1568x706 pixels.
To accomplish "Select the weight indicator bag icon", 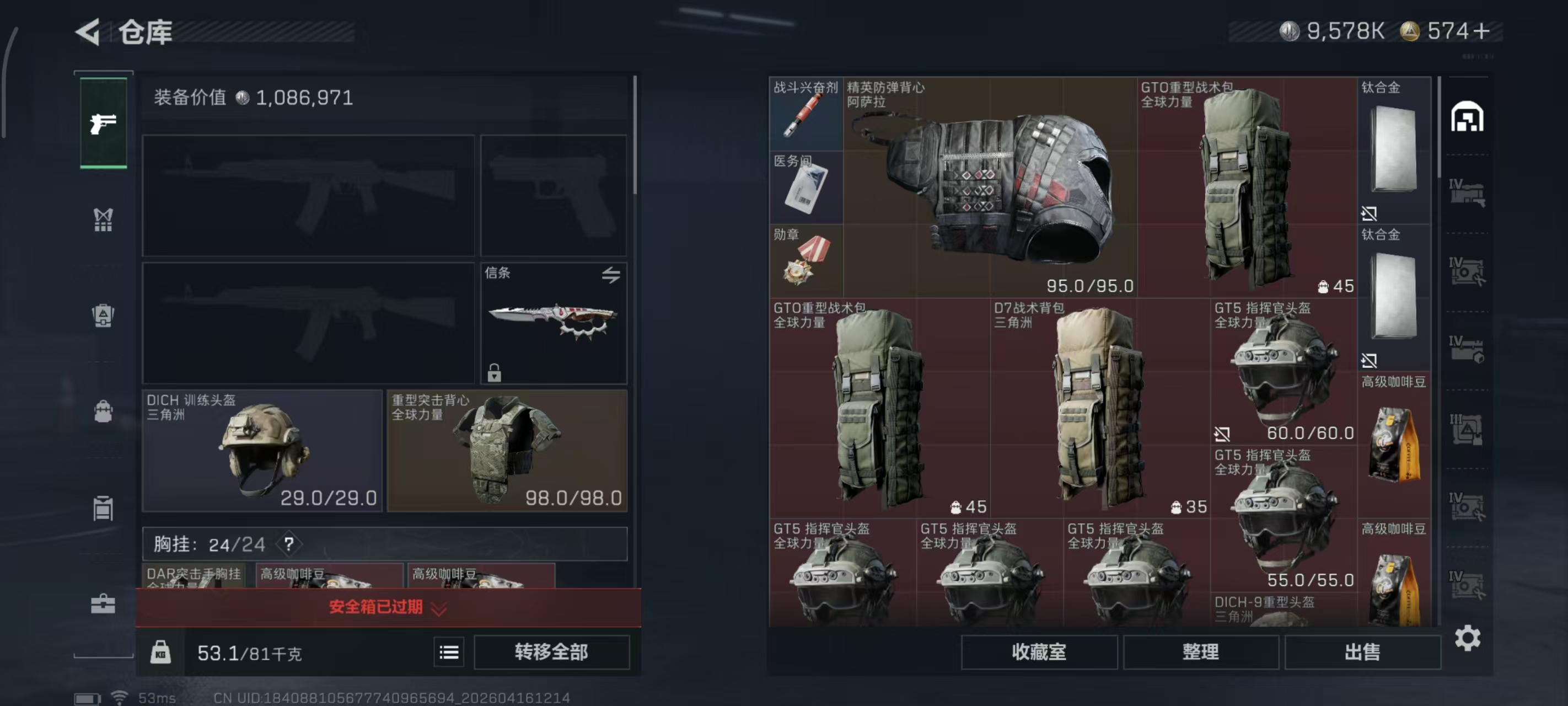I will (x=162, y=652).
